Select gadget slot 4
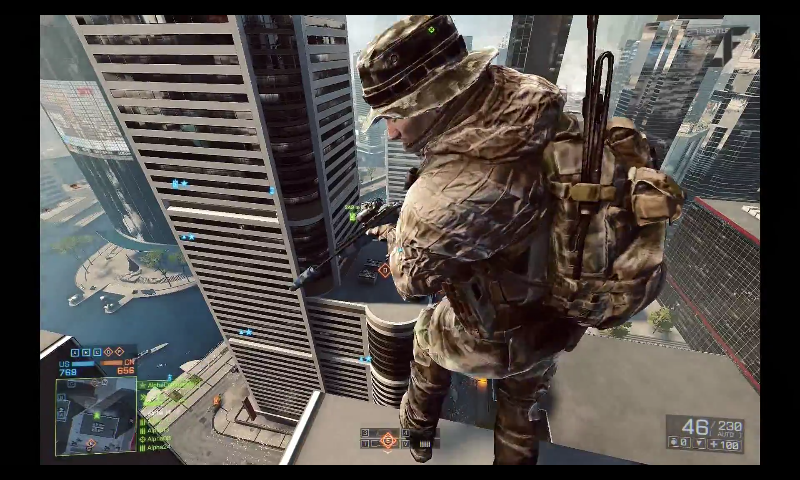800x480 pixels. point(407,435)
